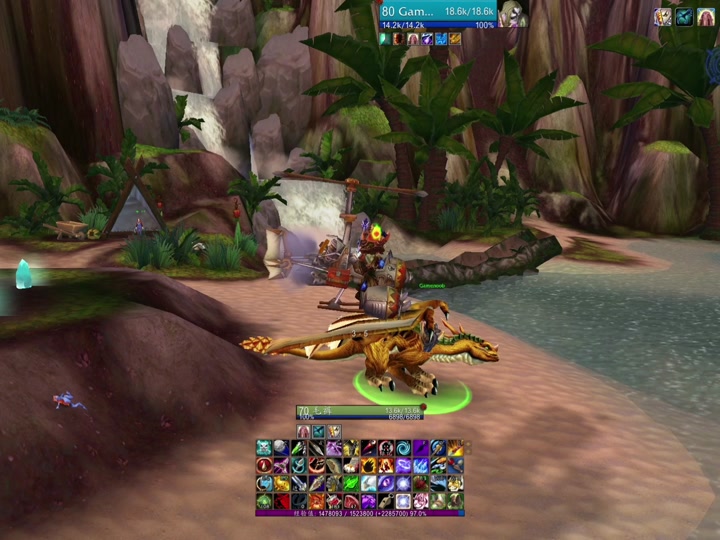The height and width of the screenshot is (540, 720).
Task: Select the green leaf ability icon
Action: click(350, 482)
